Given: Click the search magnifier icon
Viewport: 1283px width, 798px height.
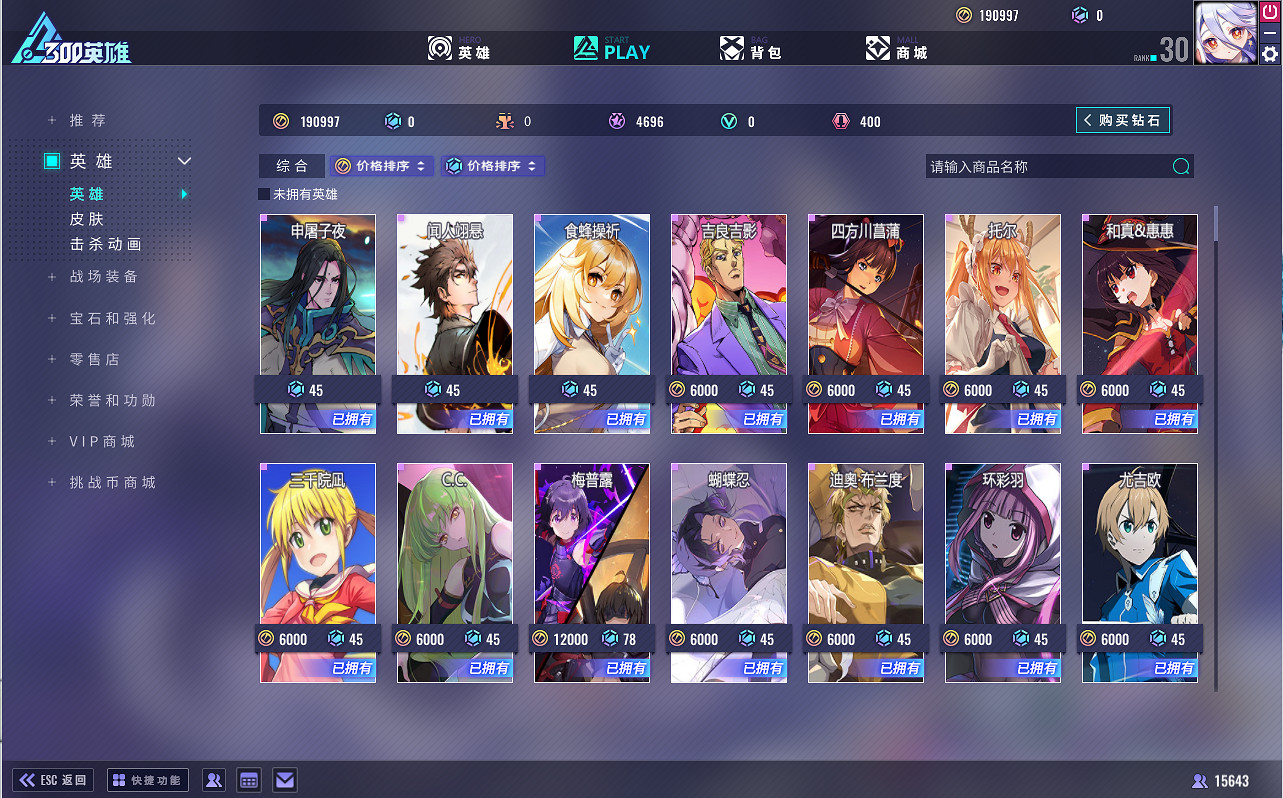Looking at the screenshot, I should point(1180,165).
